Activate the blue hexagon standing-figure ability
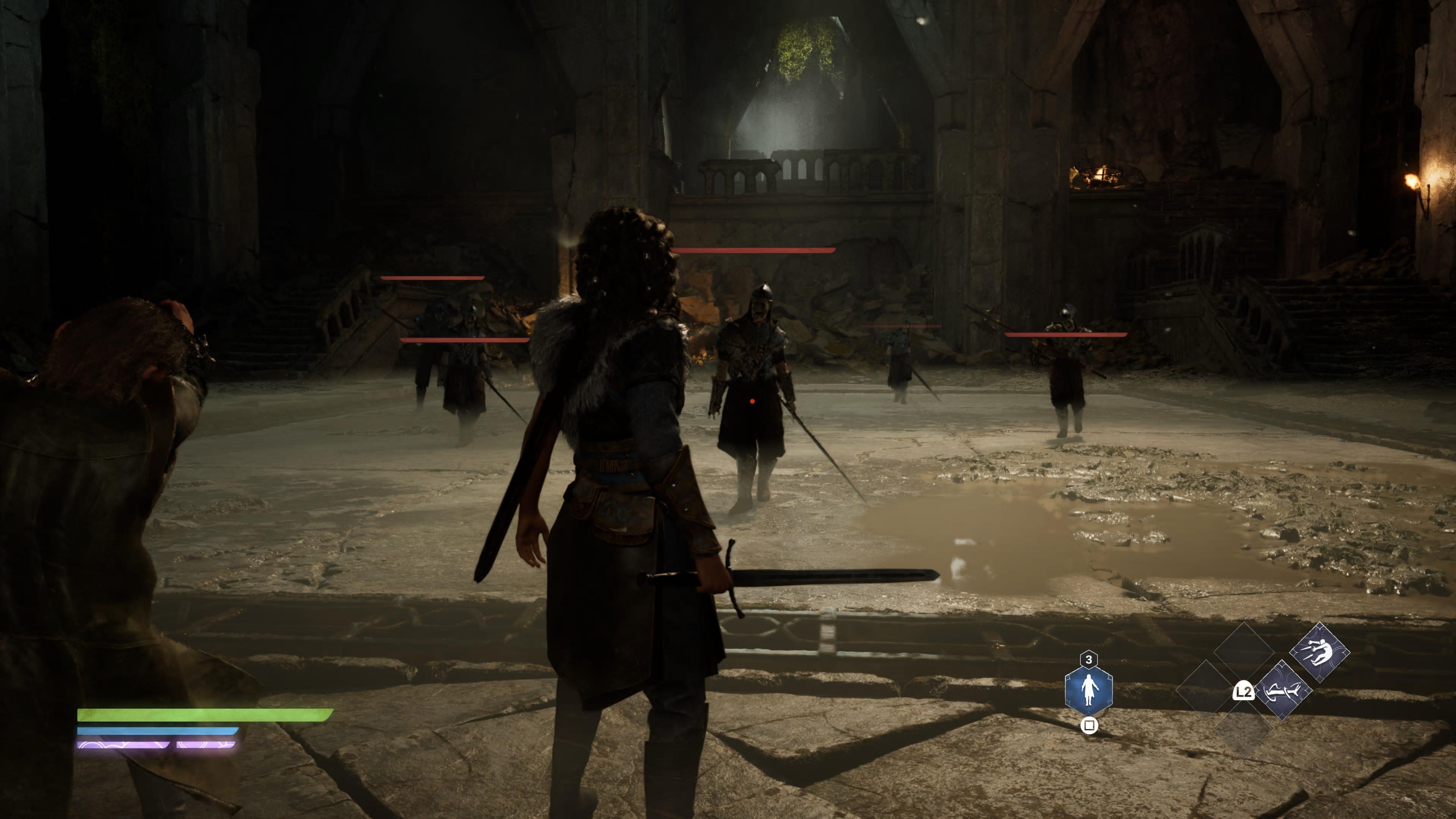This screenshot has height=819, width=1456. click(x=1089, y=690)
